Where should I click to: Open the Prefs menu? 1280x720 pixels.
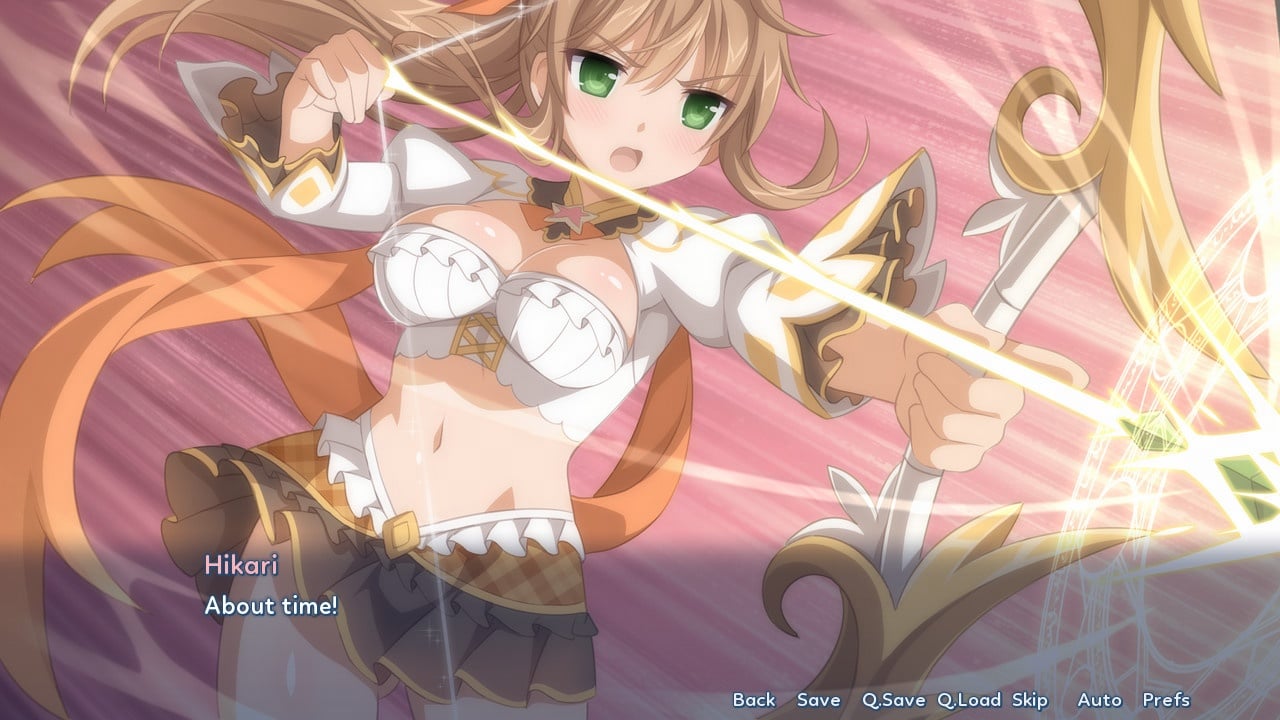click(1166, 700)
